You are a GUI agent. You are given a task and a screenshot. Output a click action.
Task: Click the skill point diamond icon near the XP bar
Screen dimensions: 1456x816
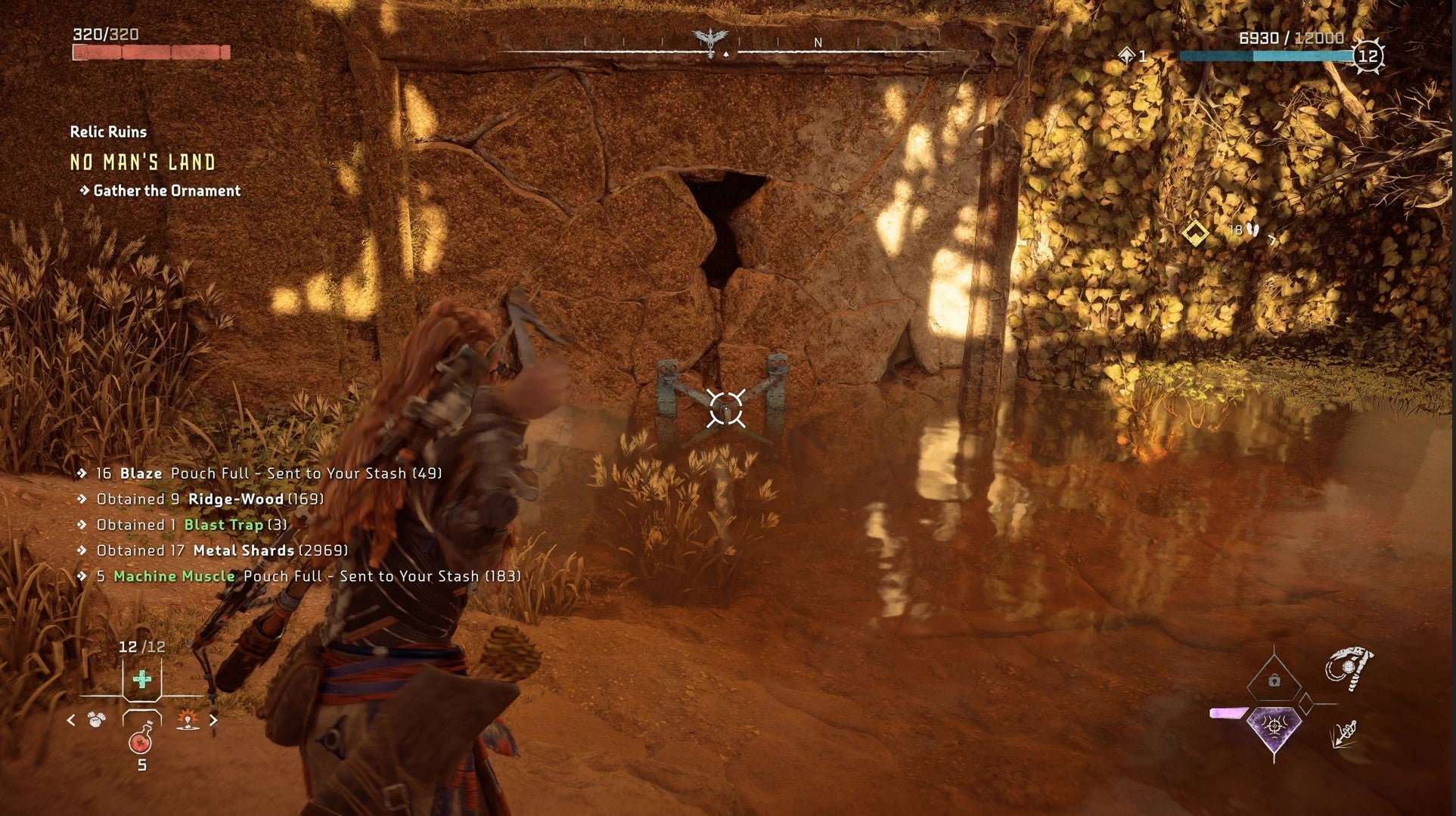point(1125,55)
